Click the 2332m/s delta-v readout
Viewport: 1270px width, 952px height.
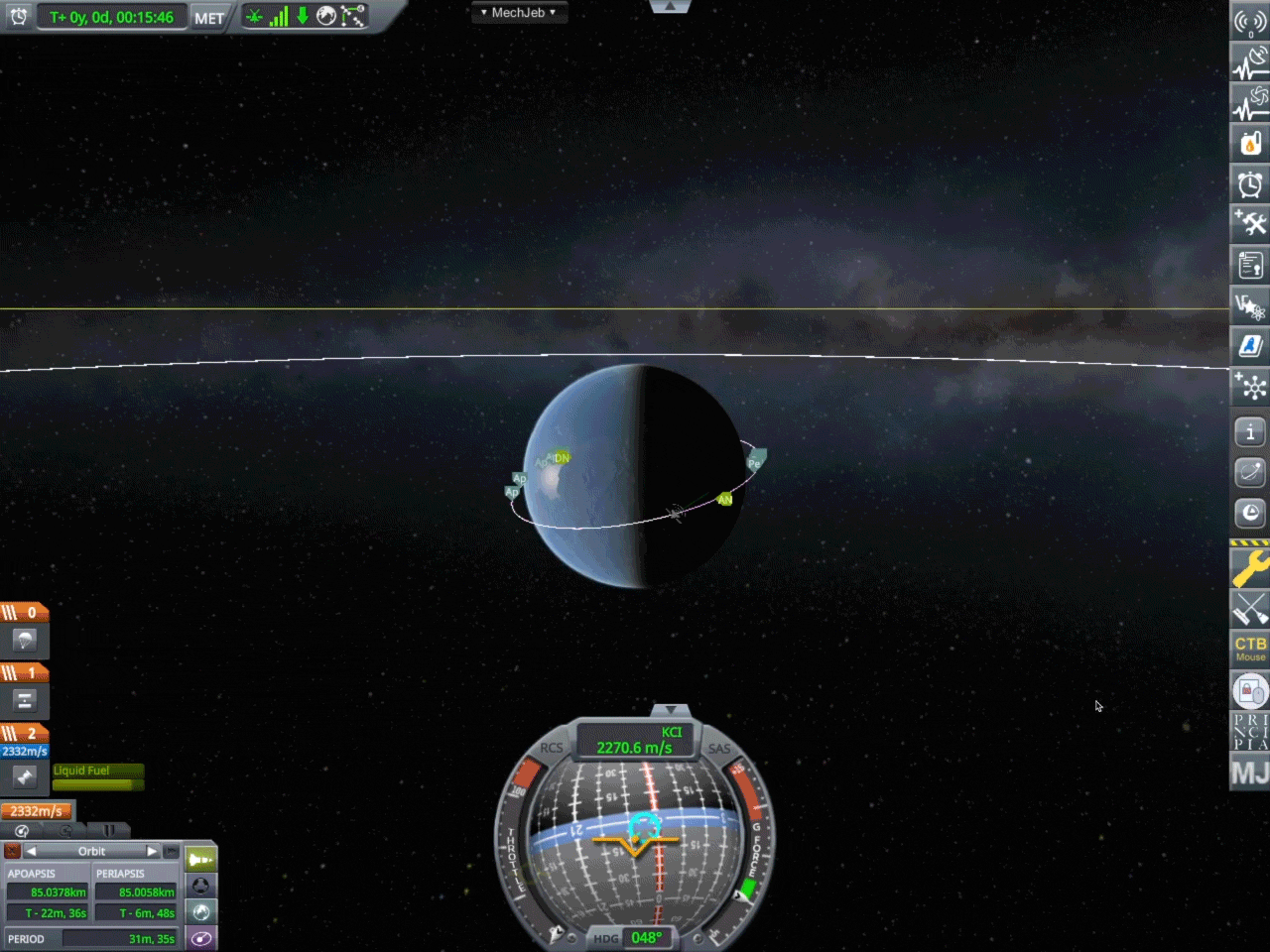(37, 811)
